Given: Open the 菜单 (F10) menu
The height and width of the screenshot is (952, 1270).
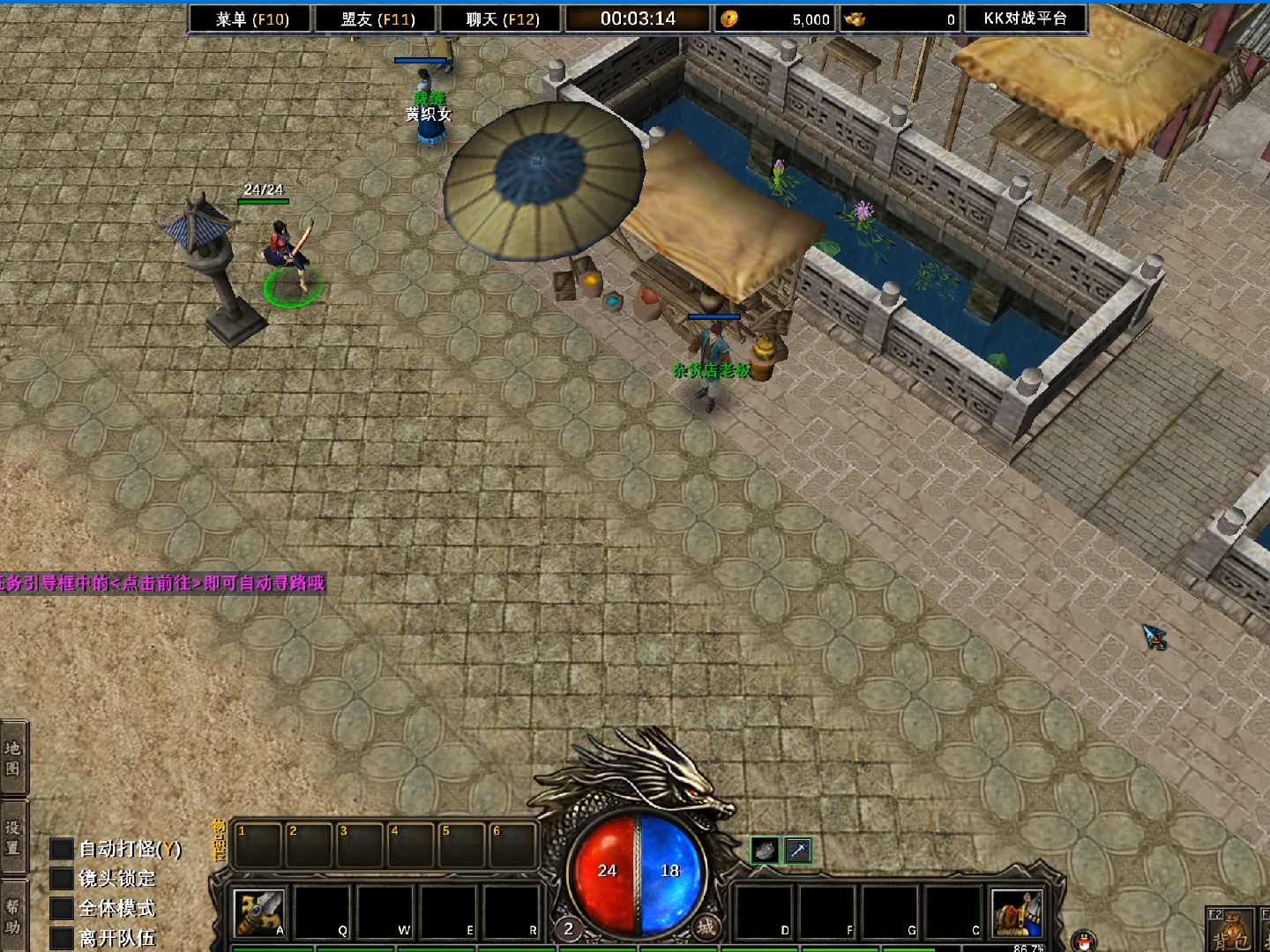Looking at the screenshot, I should (252, 19).
